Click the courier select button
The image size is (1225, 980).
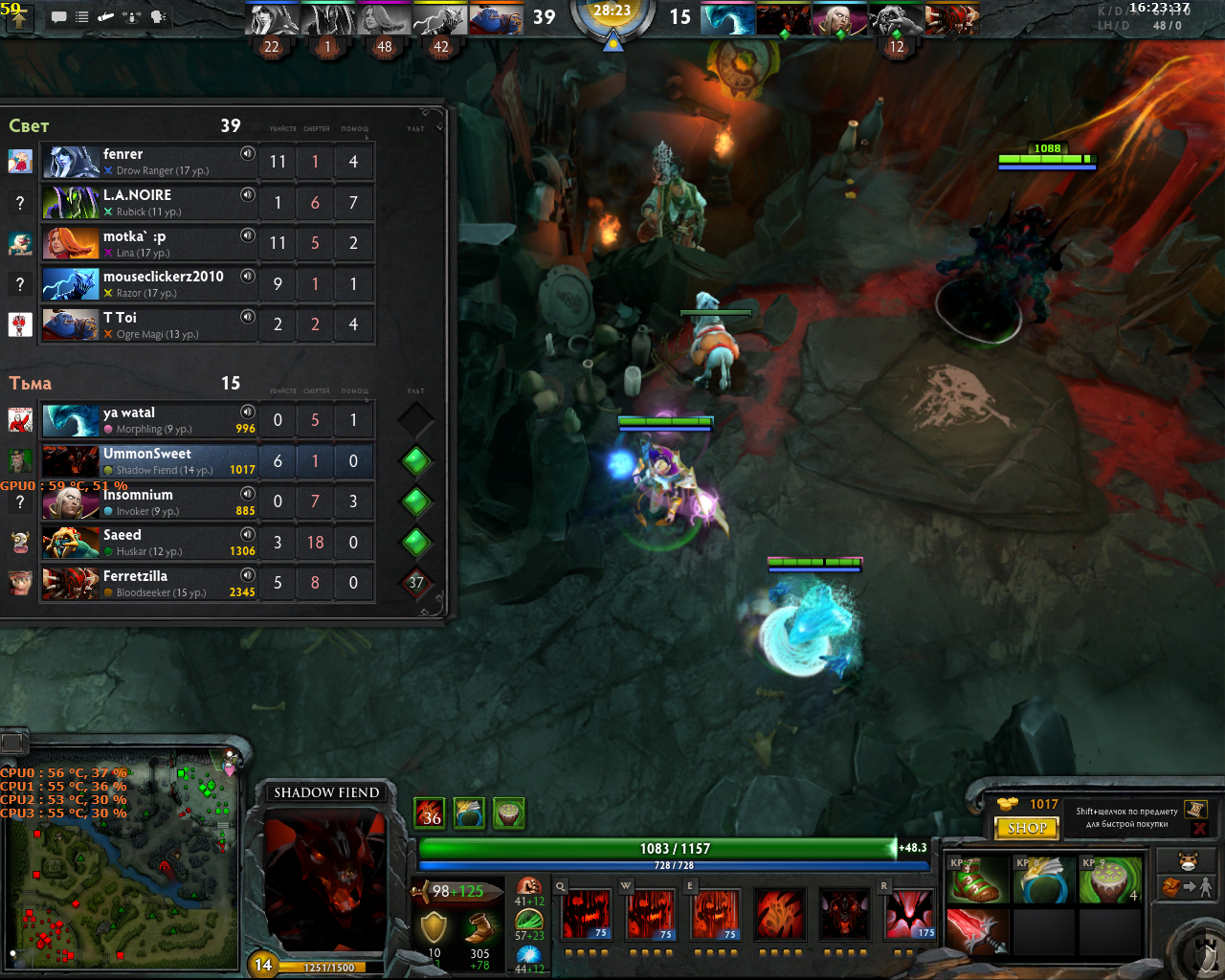1189,860
